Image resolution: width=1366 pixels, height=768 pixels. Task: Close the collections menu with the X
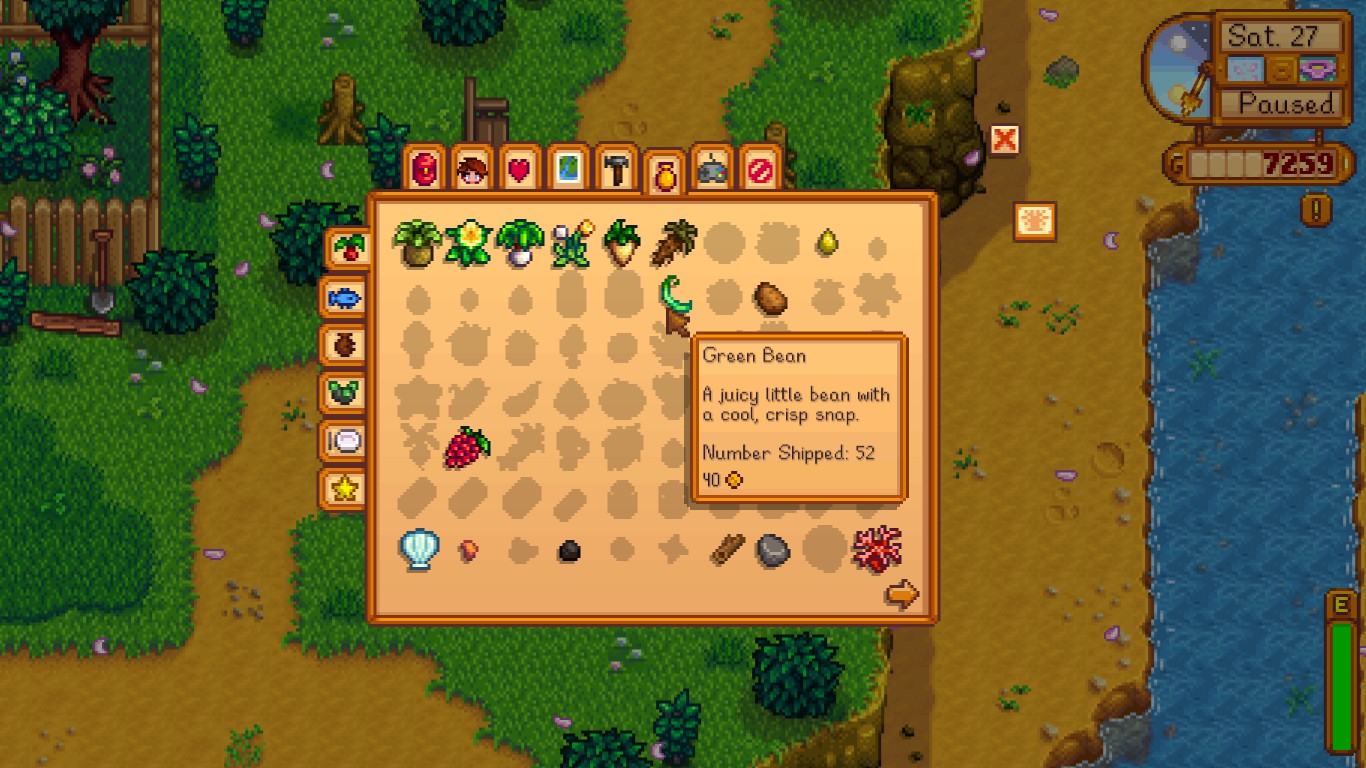[1004, 140]
